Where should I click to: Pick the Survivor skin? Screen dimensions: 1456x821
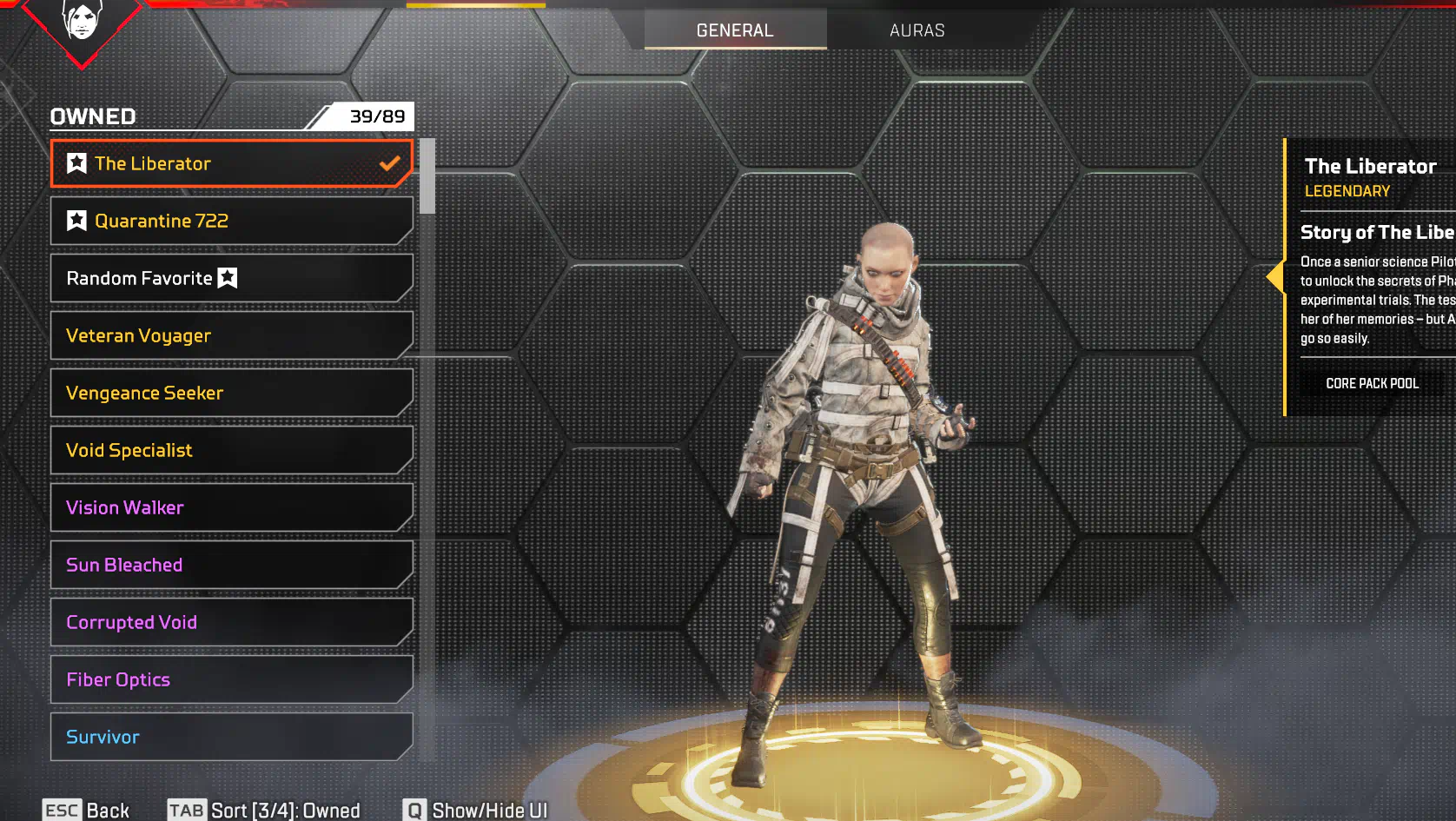[x=231, y=737]
